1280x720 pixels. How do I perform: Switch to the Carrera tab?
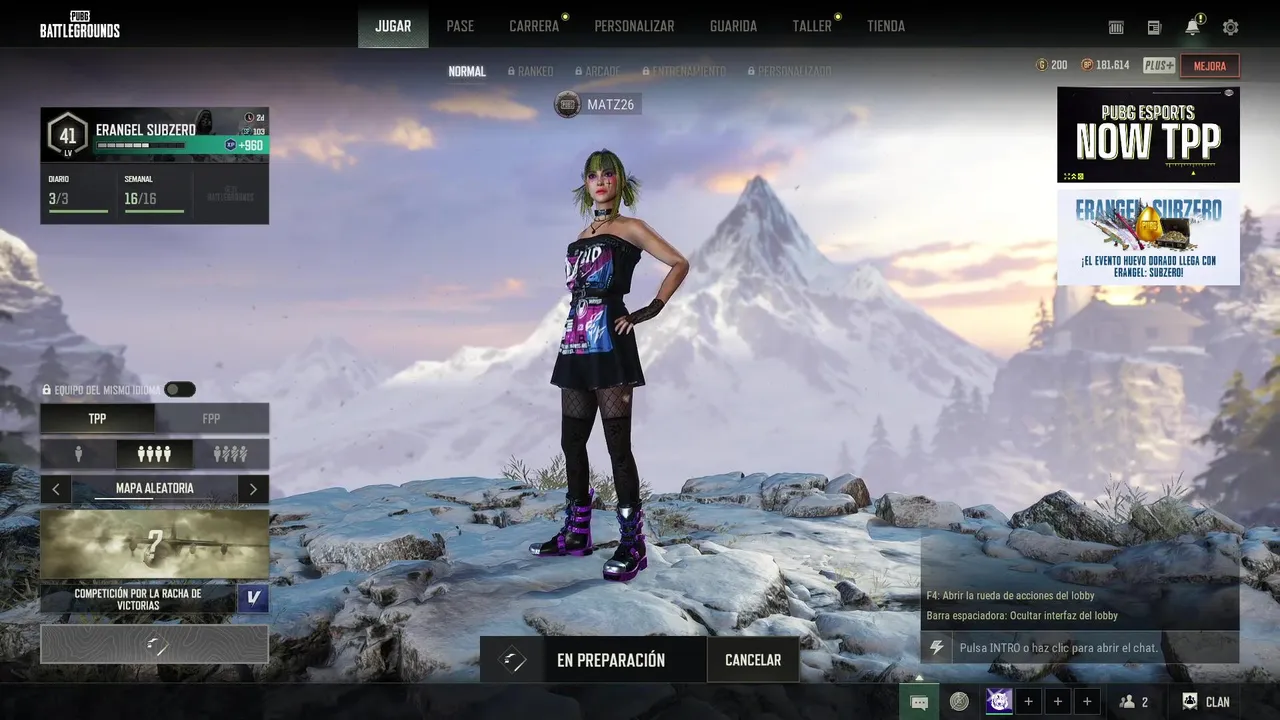click(x=534, y=26)
